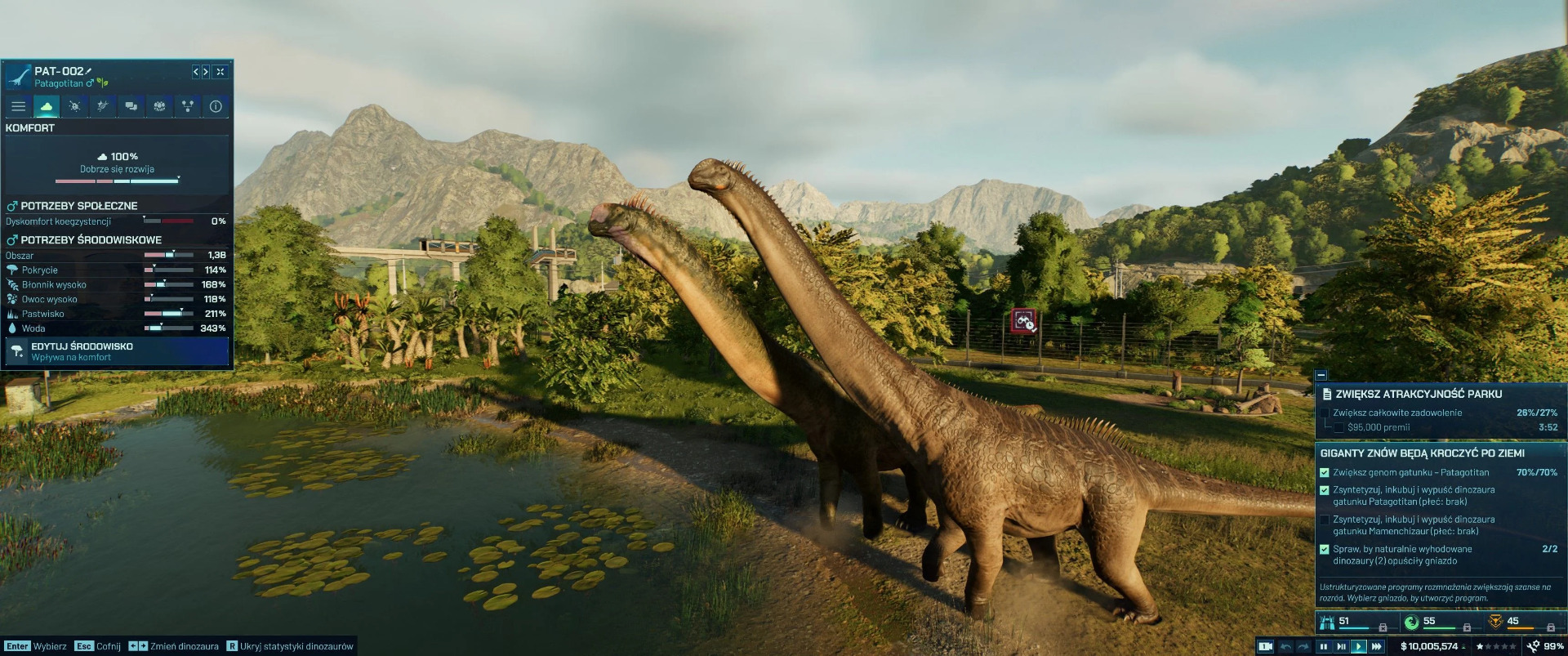This screenshot has height=656, width=1568.
Task: Open the info circle tab
Action: 216,106
